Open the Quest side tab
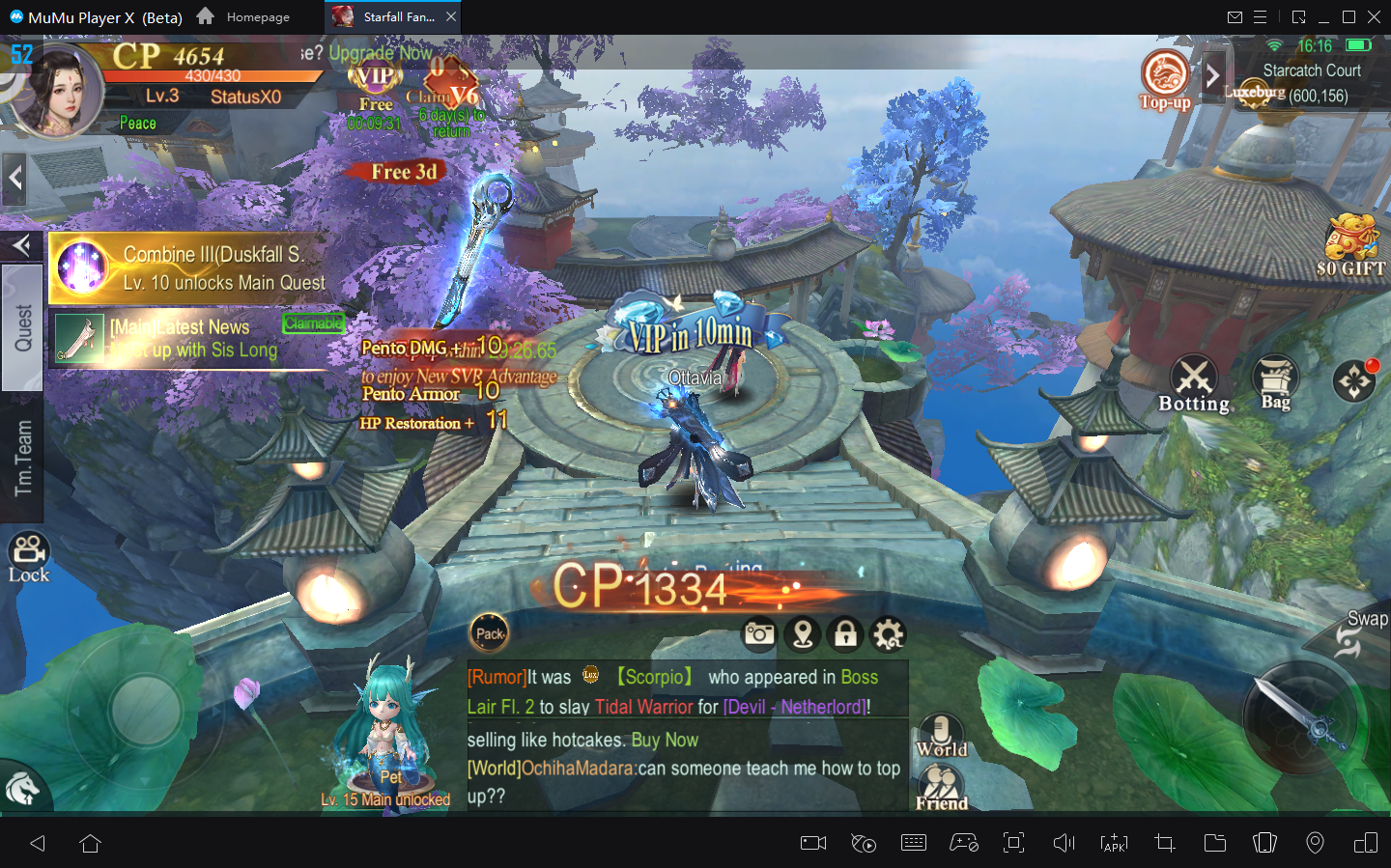This screenshot has width=1391, height=868. click(x=22, y=327)
